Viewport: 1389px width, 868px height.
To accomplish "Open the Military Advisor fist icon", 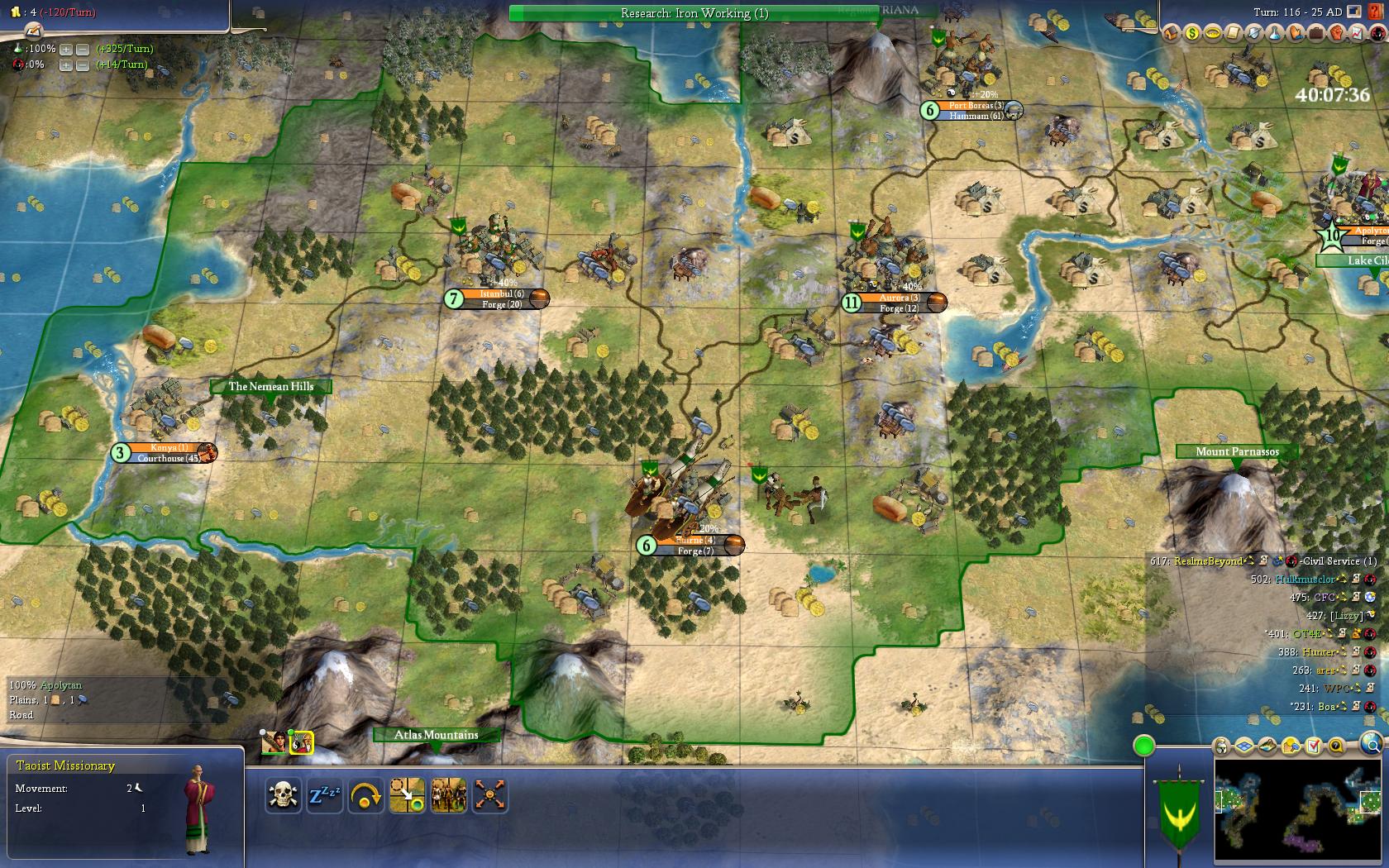I will 1337,33.
